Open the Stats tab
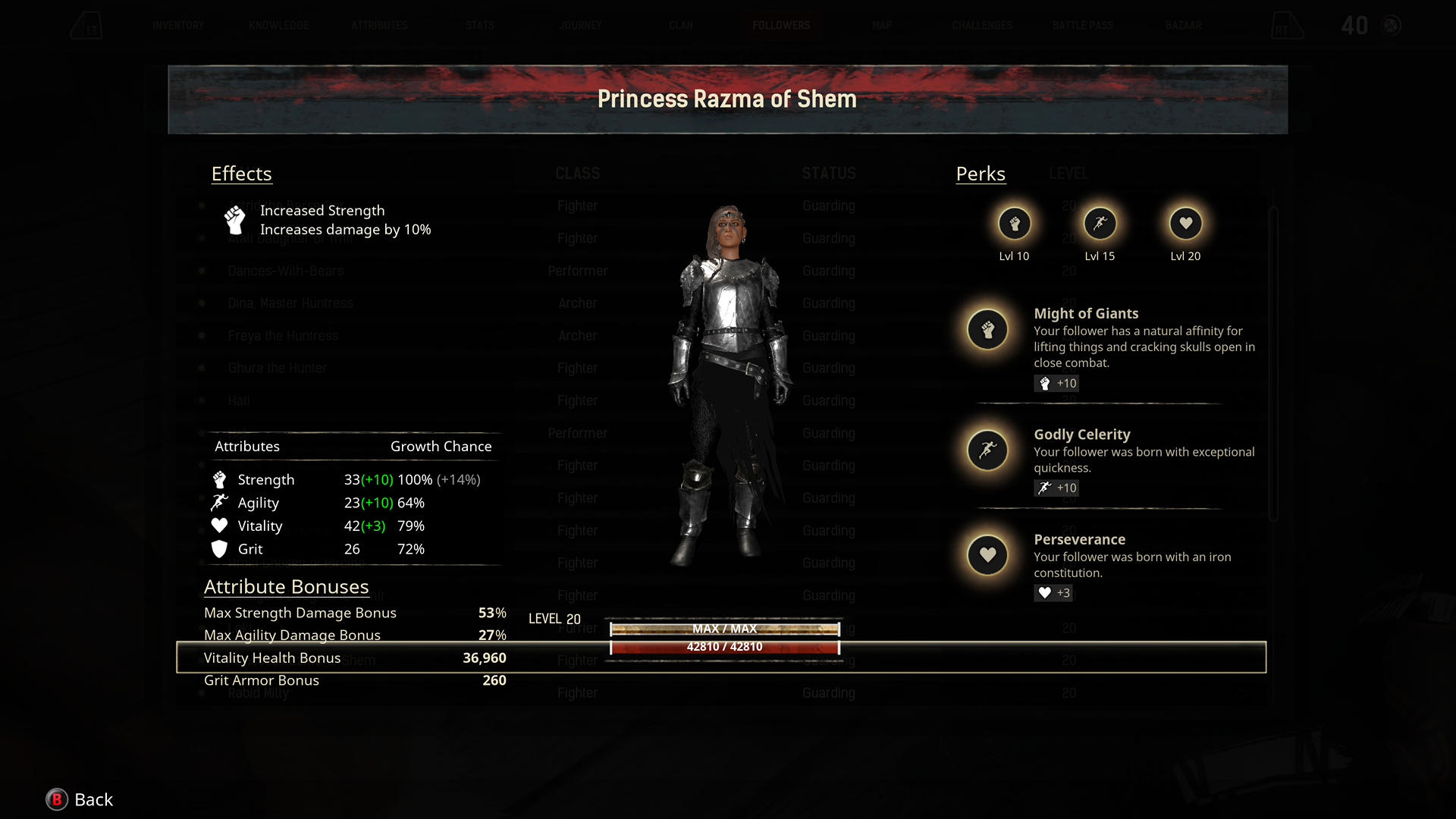The image size is (1456, 819). coord(479,25)
